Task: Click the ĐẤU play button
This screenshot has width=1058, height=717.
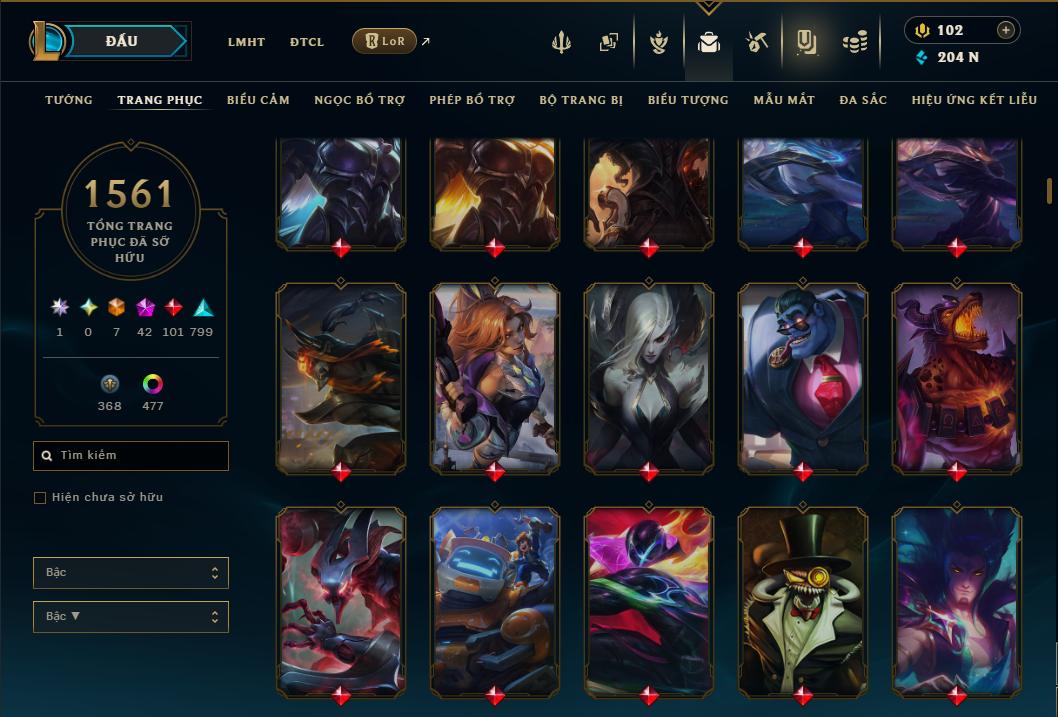Action: (122, 41)
